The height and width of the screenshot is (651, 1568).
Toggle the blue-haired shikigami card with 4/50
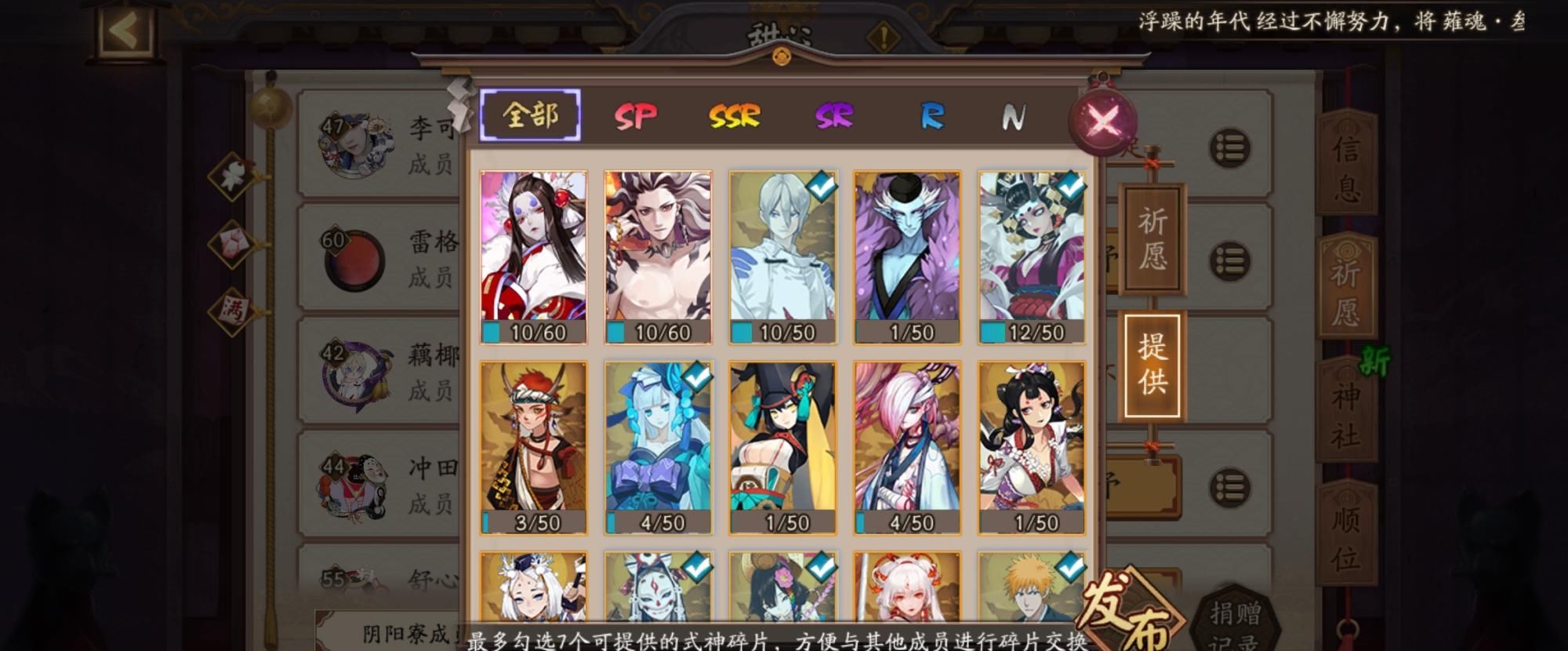coord(658,447)
